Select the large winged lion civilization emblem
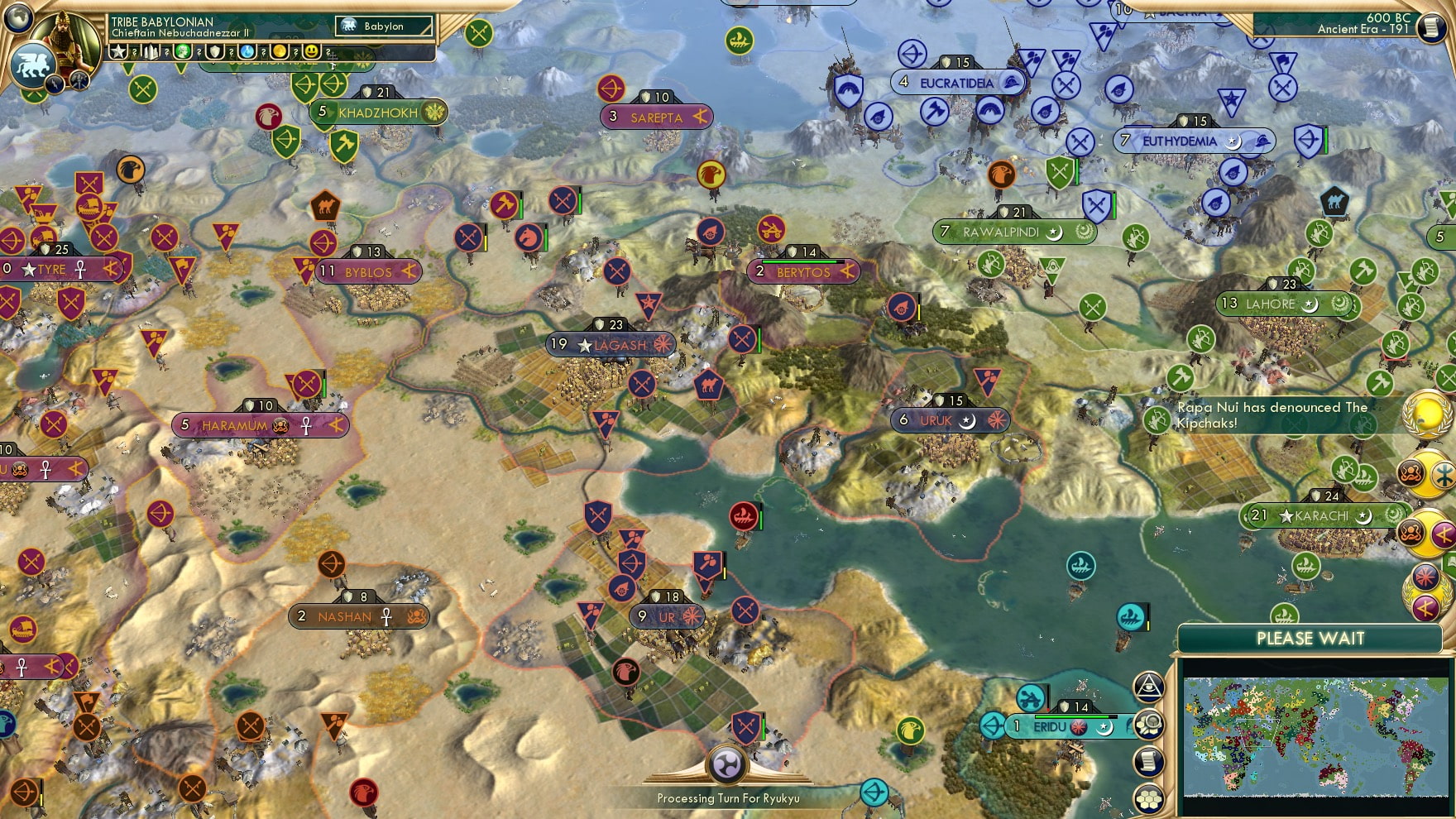 click(32, 64)
